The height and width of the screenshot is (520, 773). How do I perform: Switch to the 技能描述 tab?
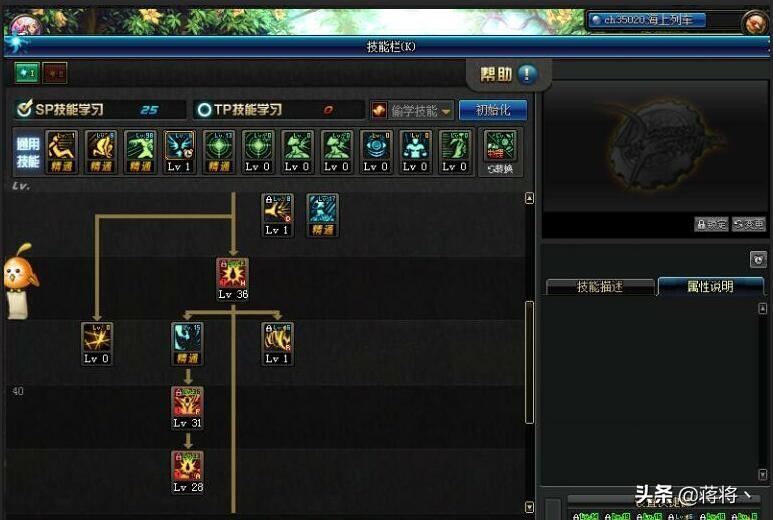pyautogui.click(x=600, y=287)
